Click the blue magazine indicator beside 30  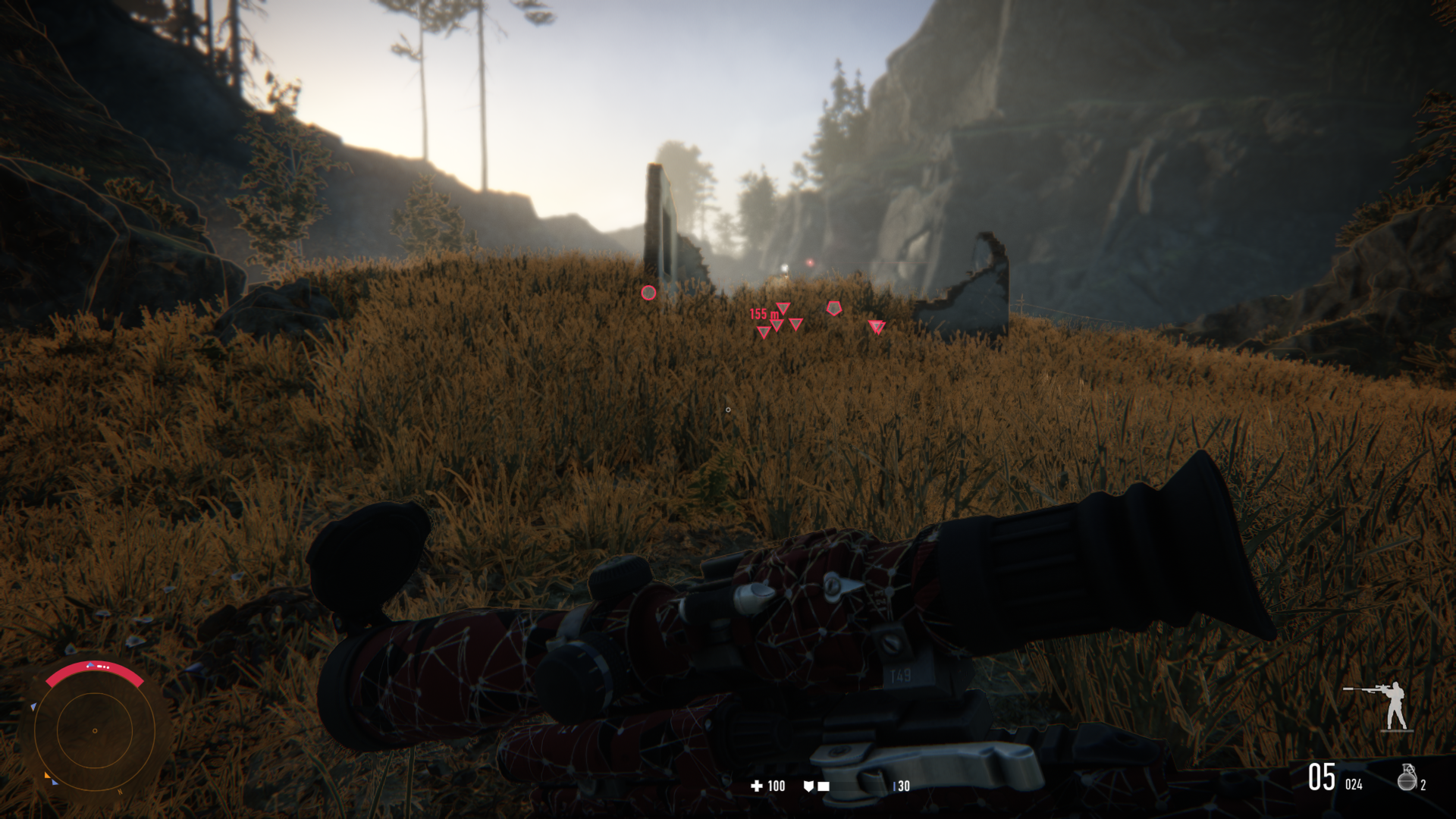tap(894, 786)
